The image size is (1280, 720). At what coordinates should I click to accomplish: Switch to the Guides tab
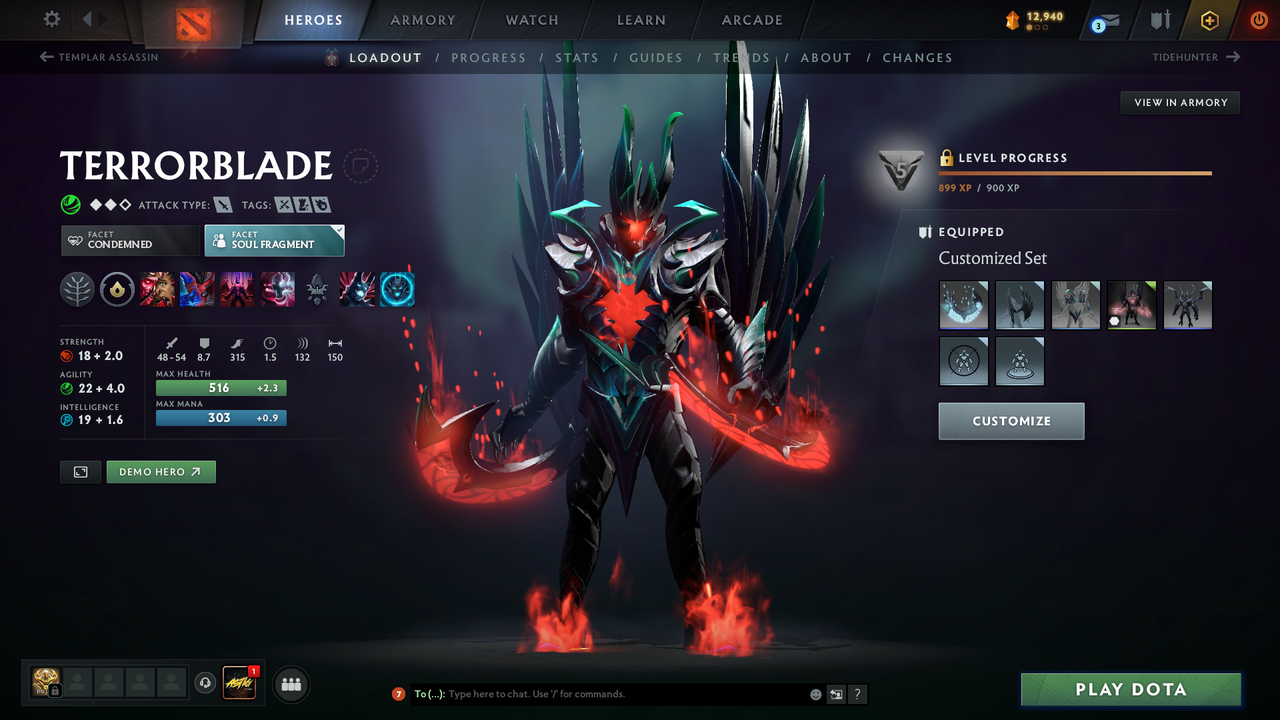point(656,57)
